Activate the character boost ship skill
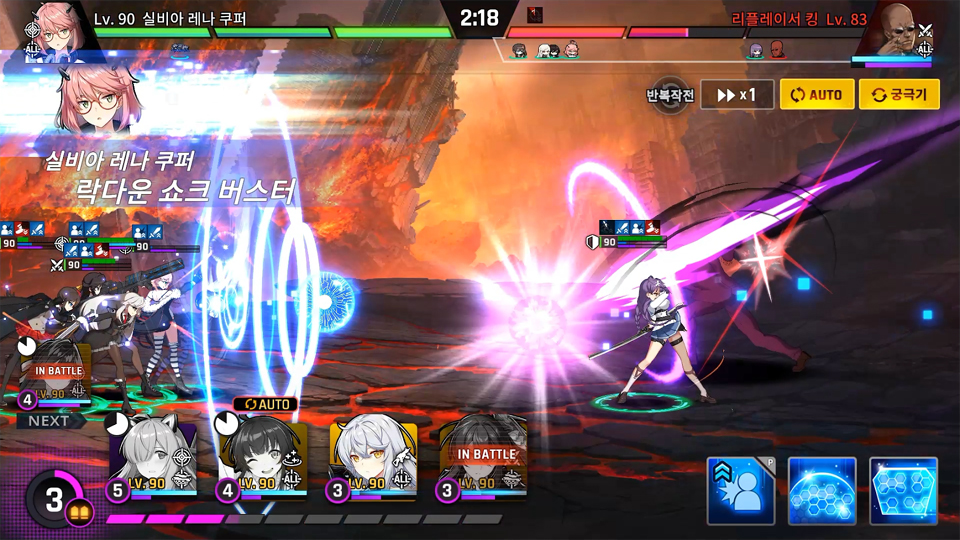960x540 pixels. tap(741, 491)
